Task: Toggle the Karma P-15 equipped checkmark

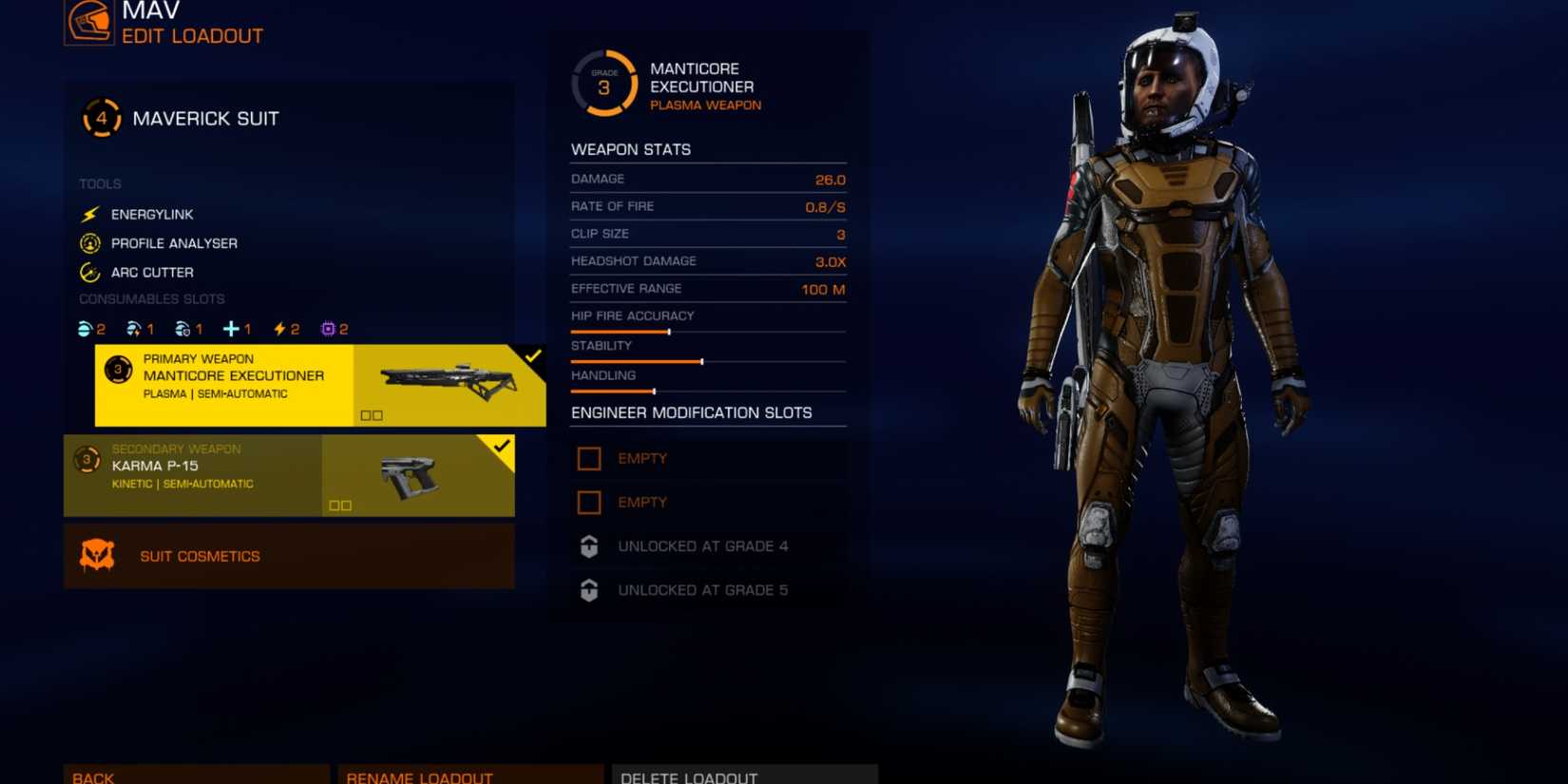Action: pos(502,448)
